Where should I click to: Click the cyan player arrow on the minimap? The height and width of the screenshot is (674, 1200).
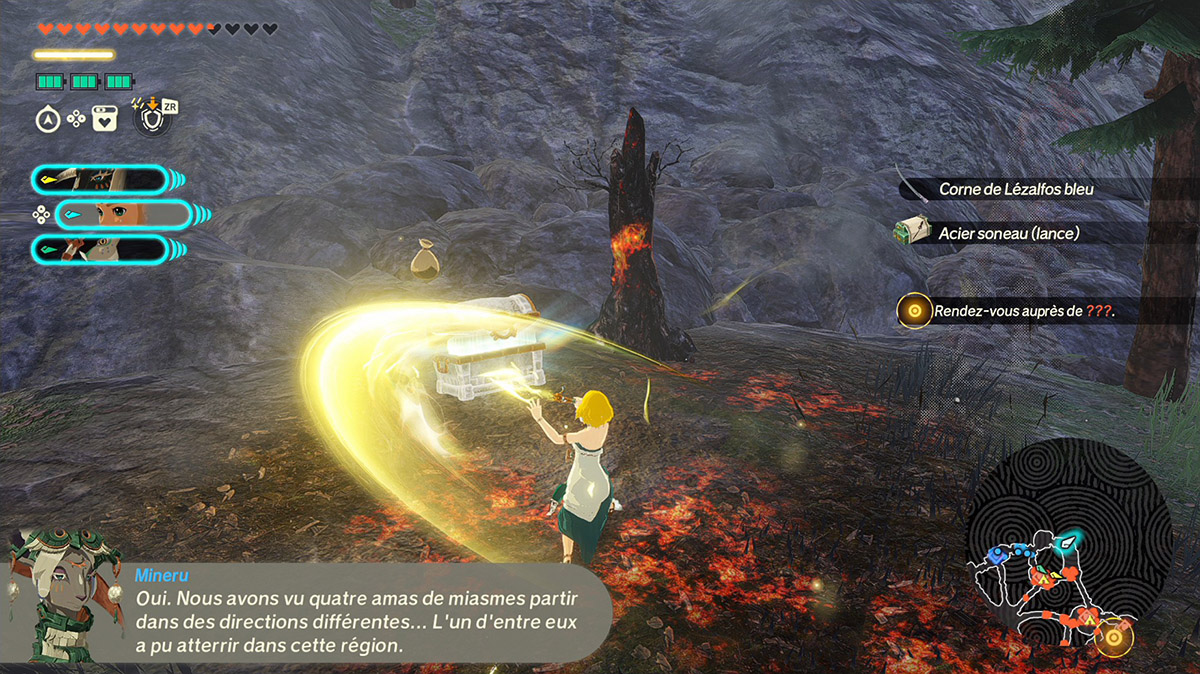coord(1069,541)
